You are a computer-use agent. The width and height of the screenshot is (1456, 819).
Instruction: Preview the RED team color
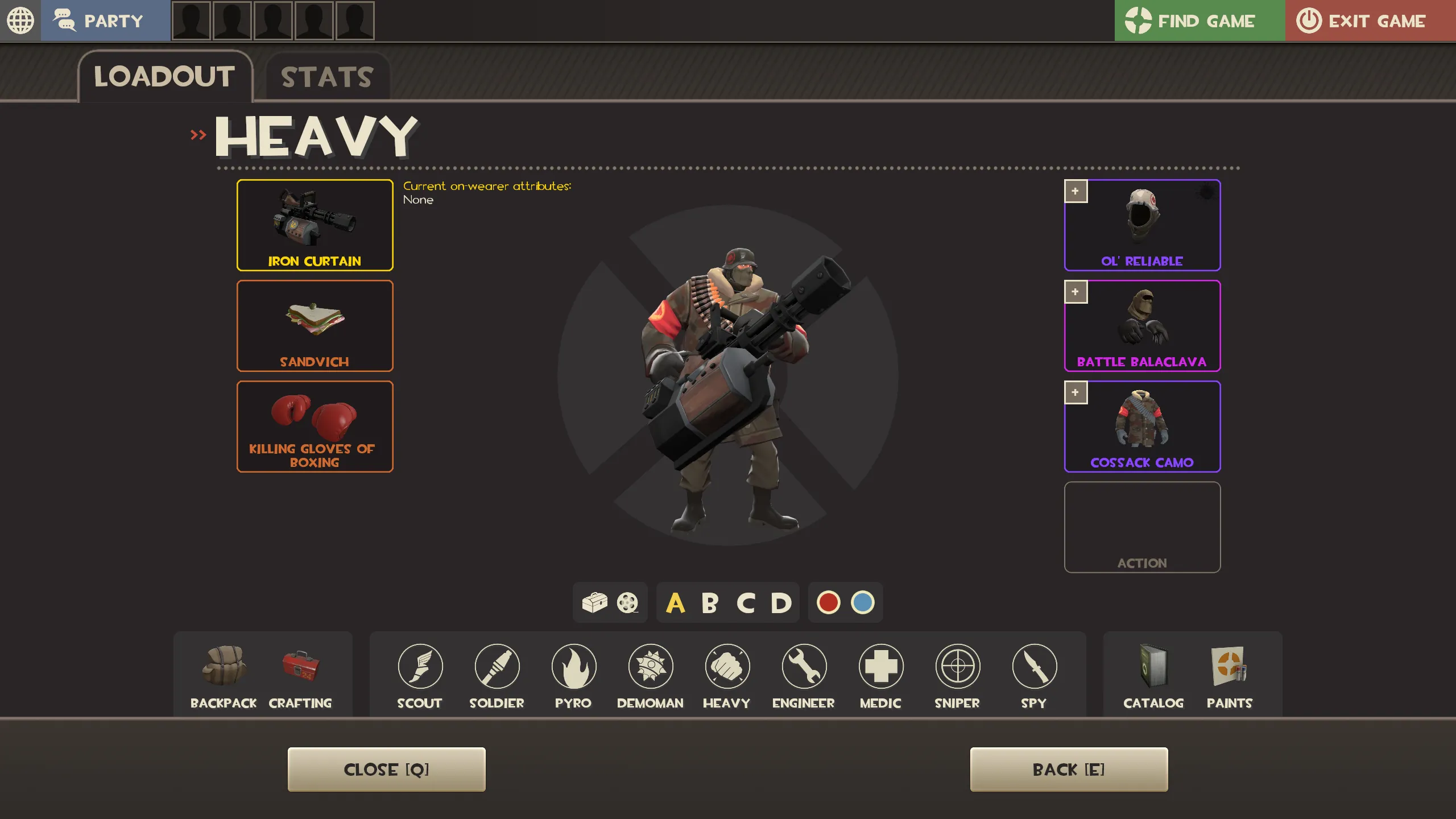tap(828, 602)
